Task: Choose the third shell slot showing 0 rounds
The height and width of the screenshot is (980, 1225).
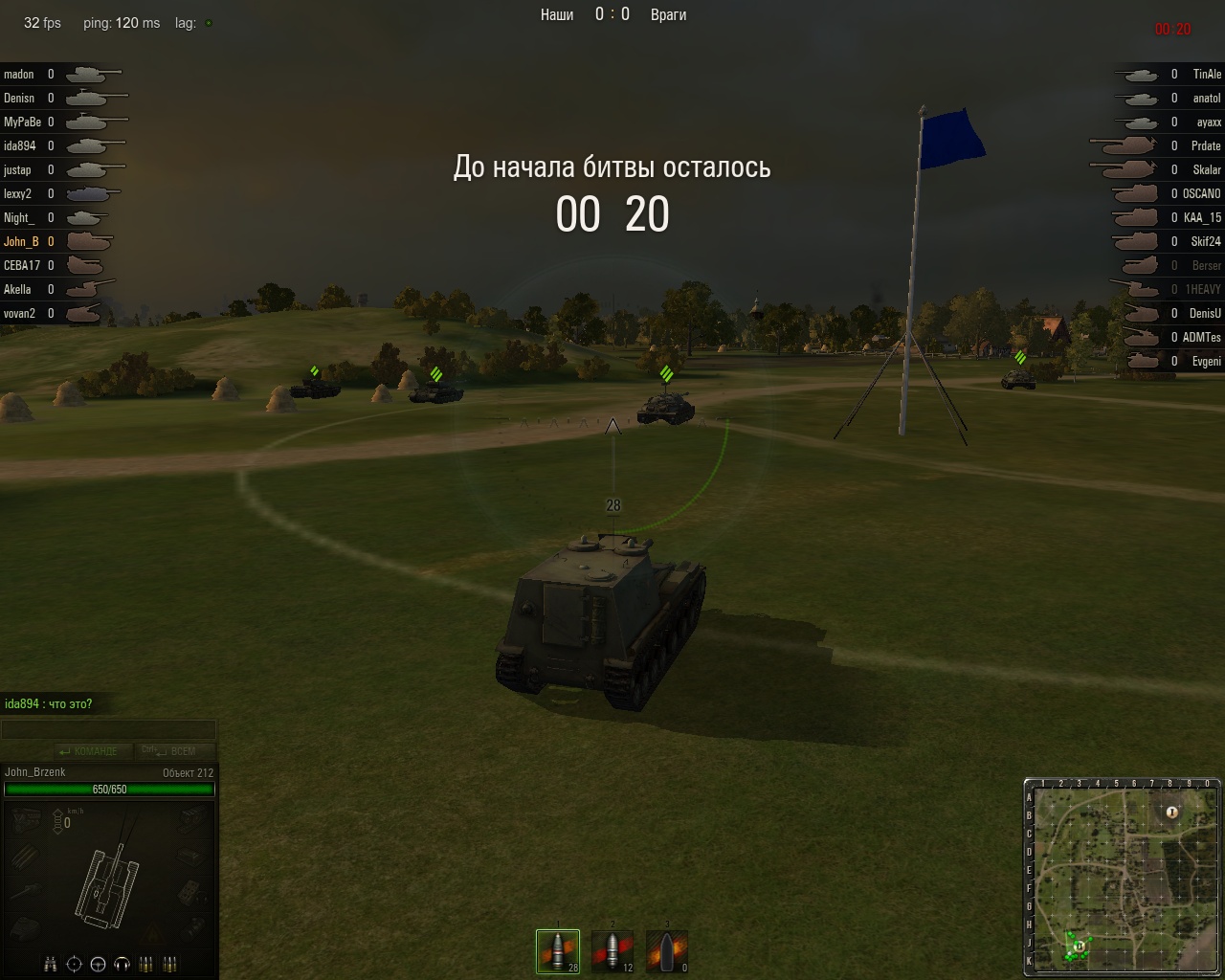Action: click(667, 951)
